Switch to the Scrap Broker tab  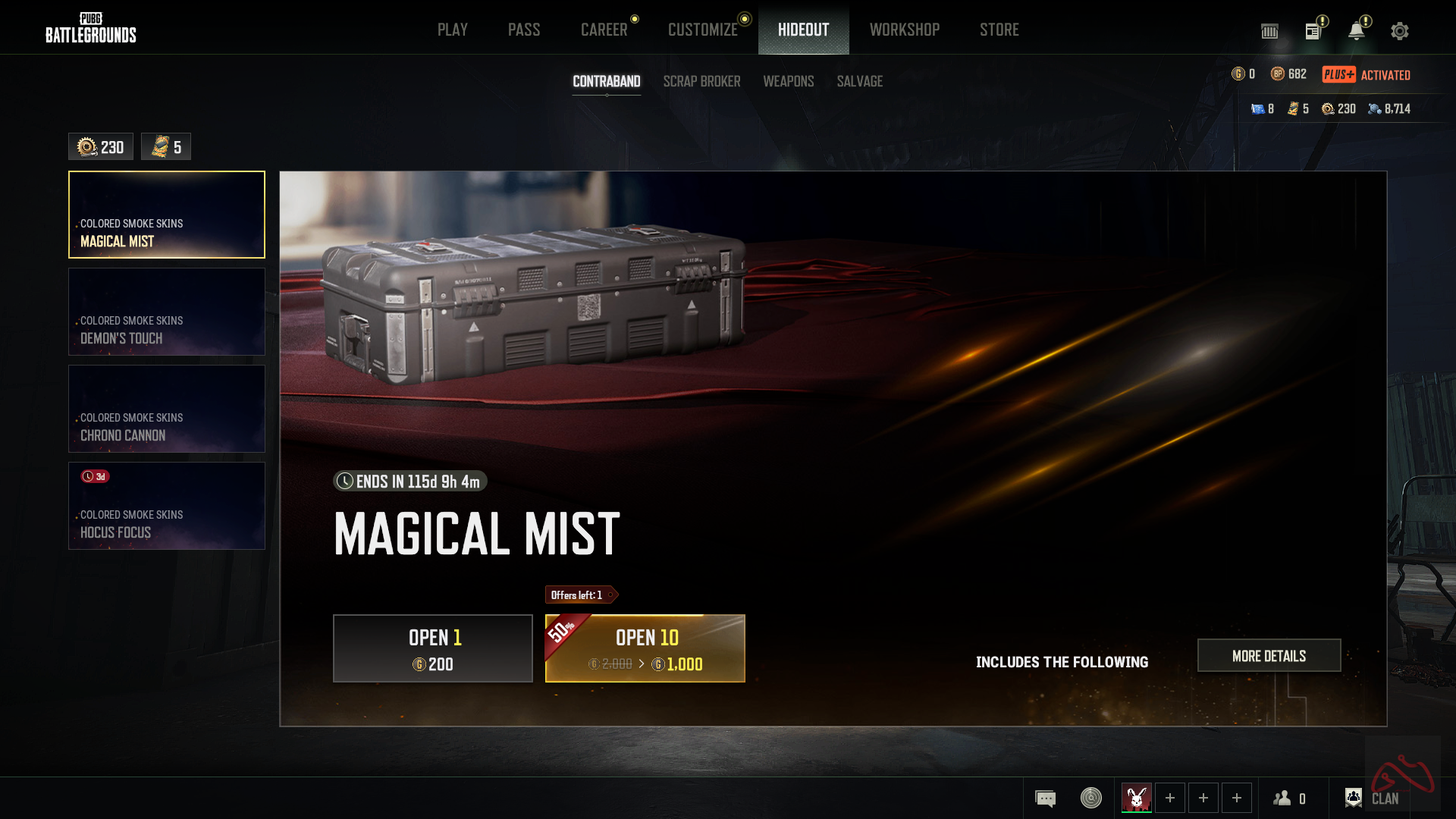701,81
